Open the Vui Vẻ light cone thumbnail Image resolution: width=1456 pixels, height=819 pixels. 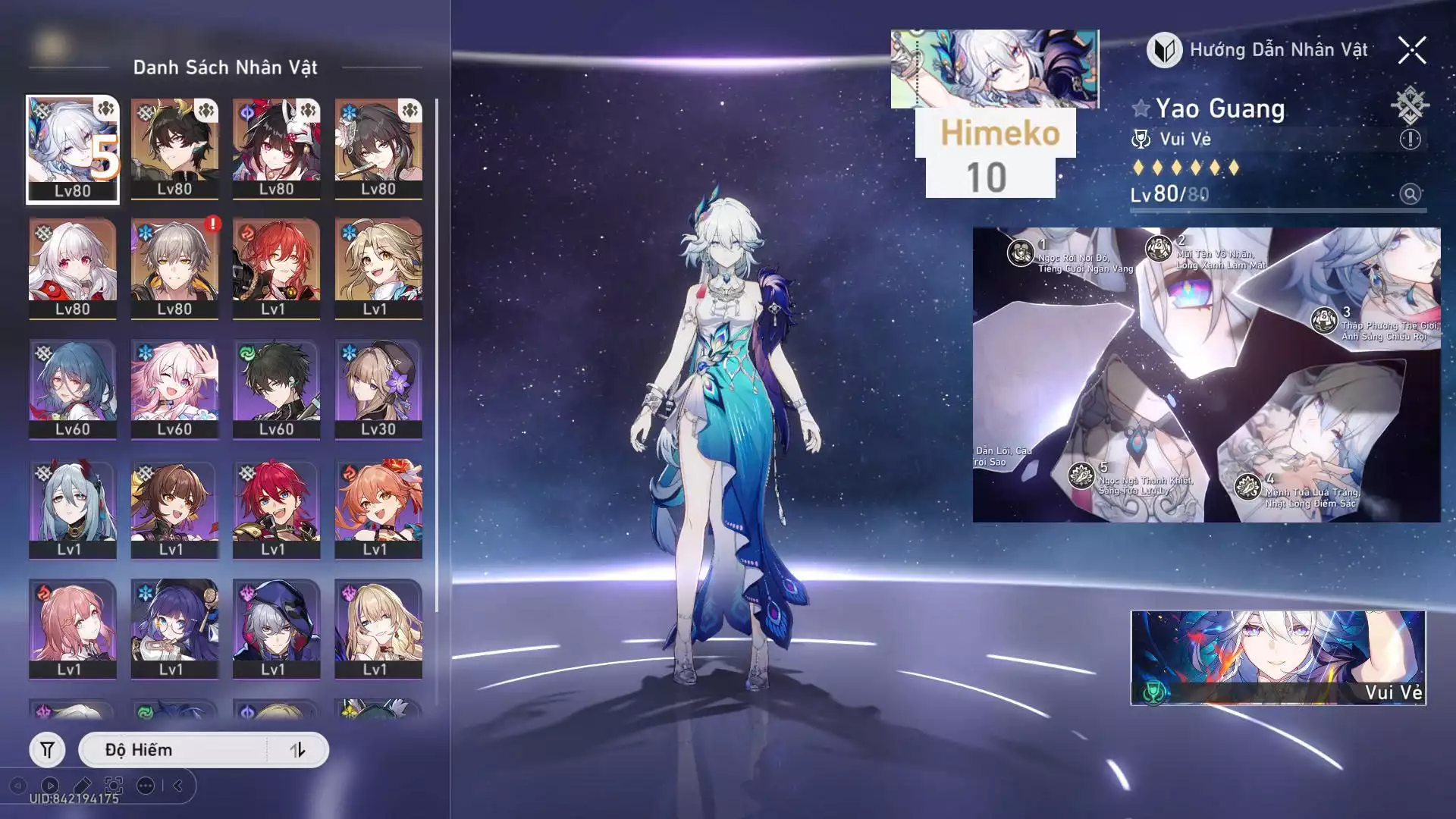pyautogui.click(x=1278, y=657)
